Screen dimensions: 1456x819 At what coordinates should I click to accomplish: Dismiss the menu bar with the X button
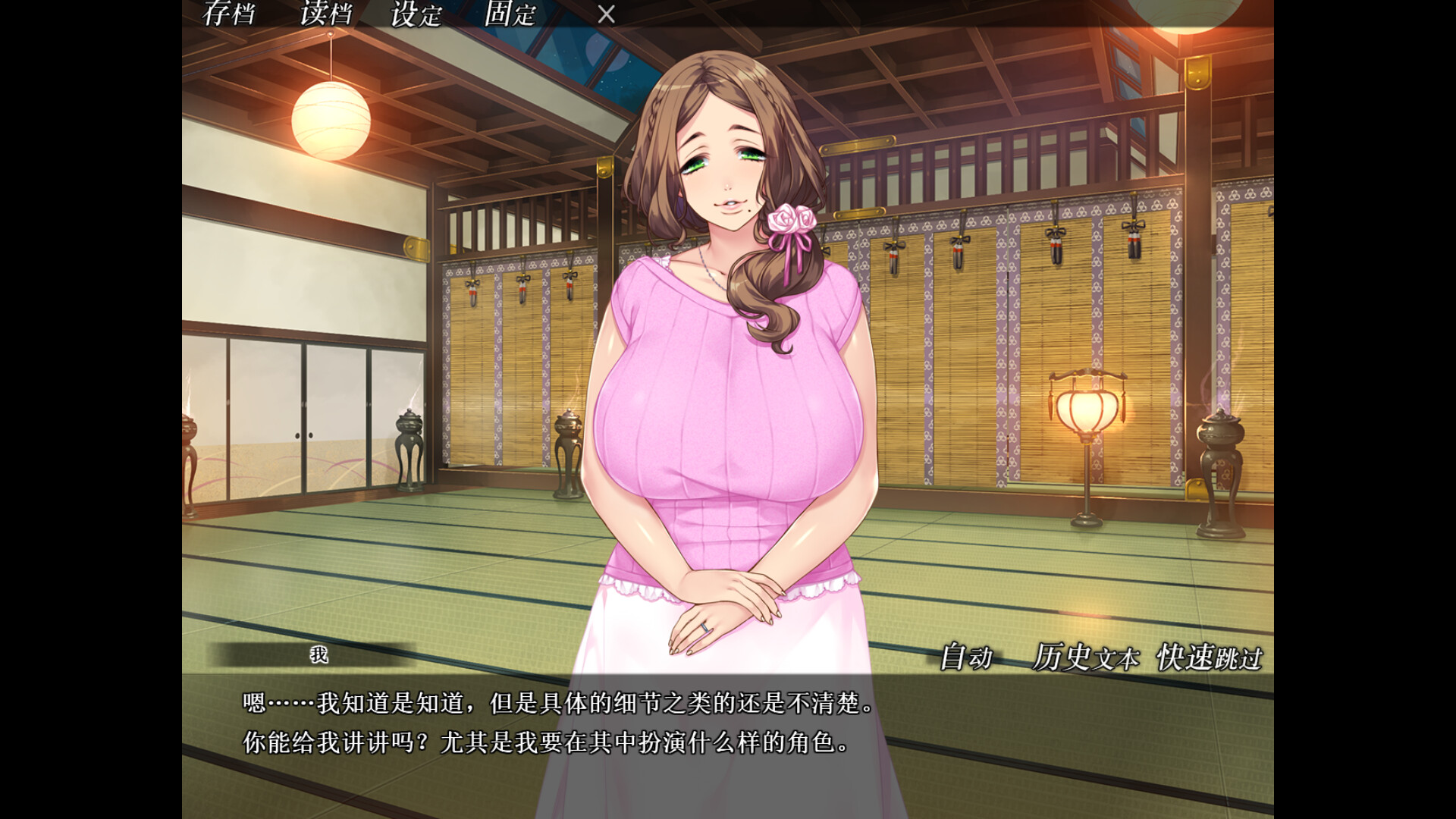pos(604,14)
